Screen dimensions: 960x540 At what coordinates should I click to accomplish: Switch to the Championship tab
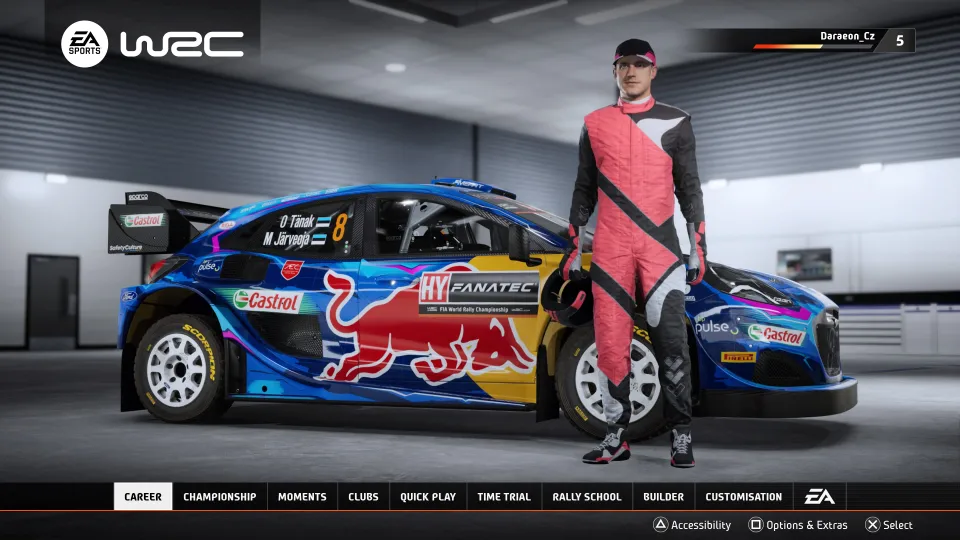[219, 497]
